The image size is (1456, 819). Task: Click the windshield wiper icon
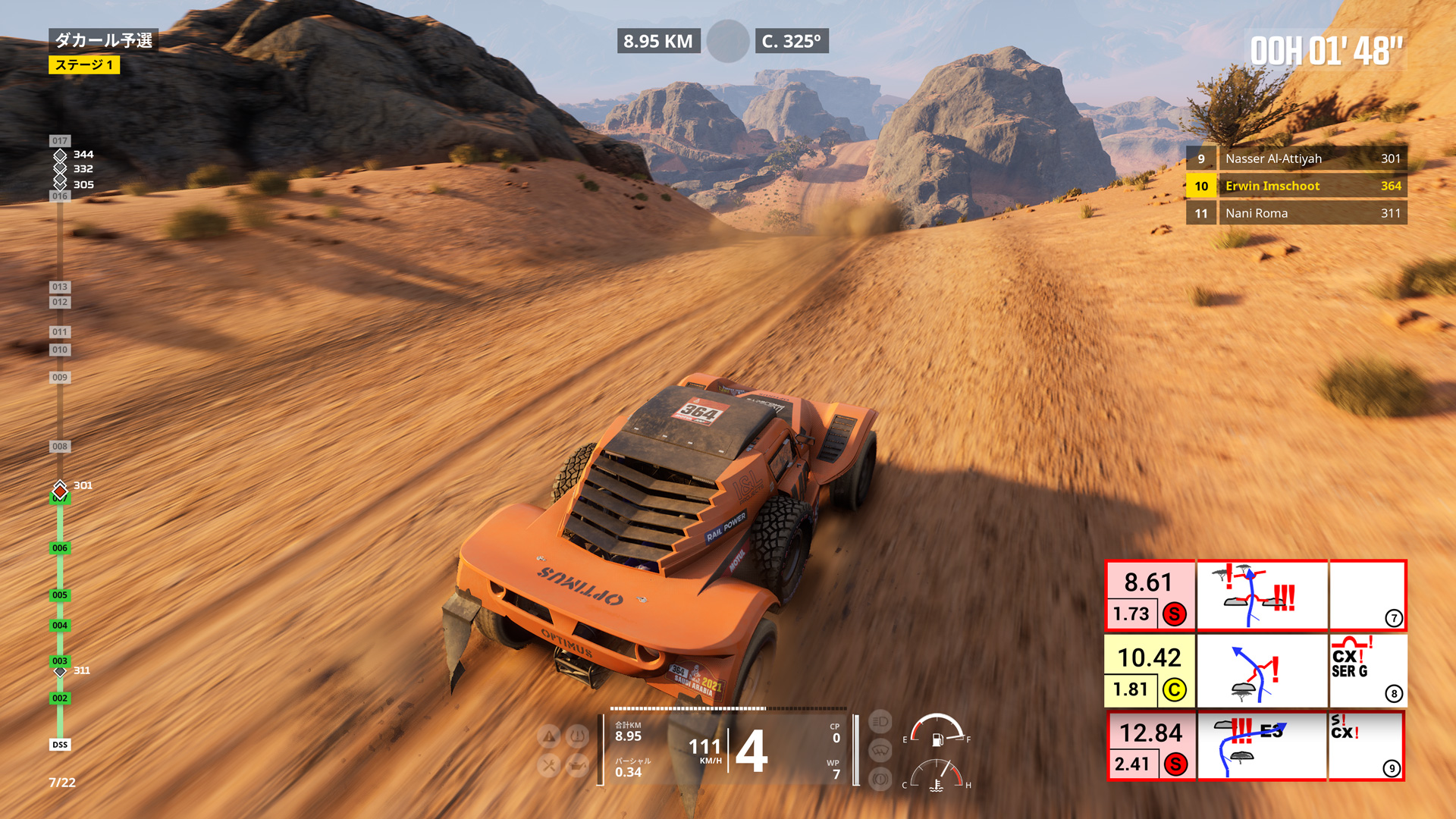(880, 751)
